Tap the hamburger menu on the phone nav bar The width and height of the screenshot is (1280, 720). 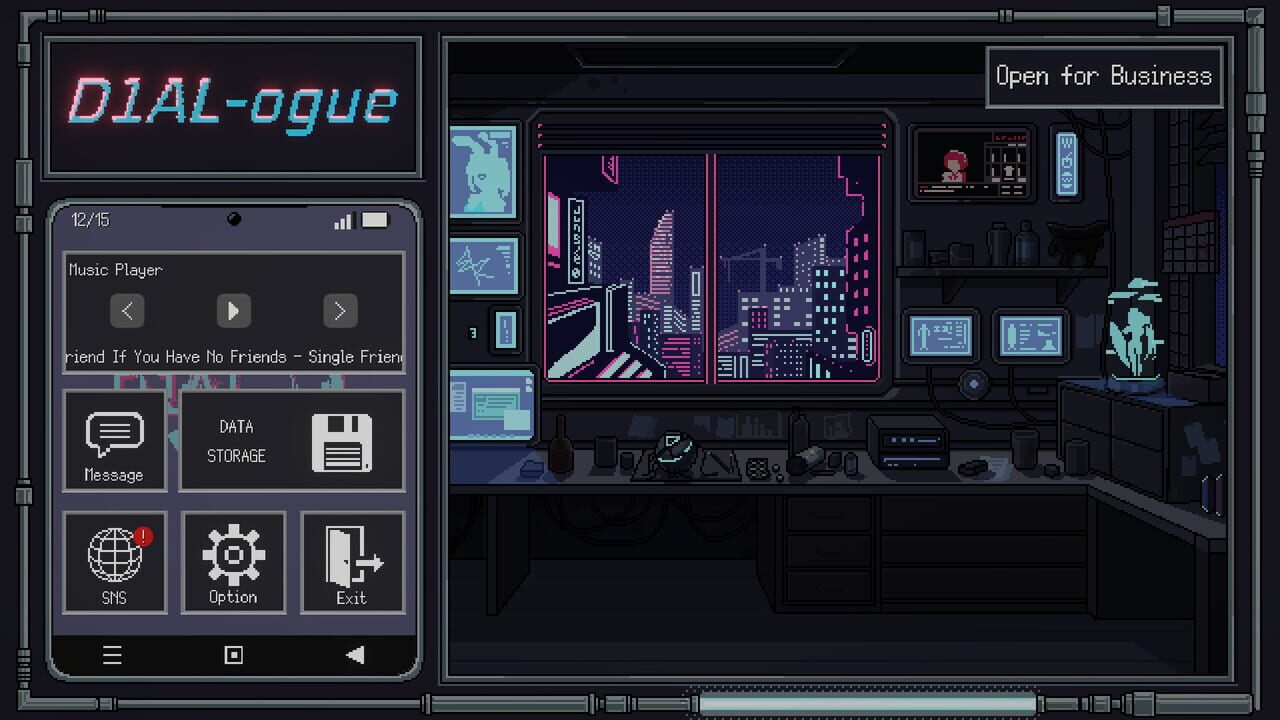112,655
